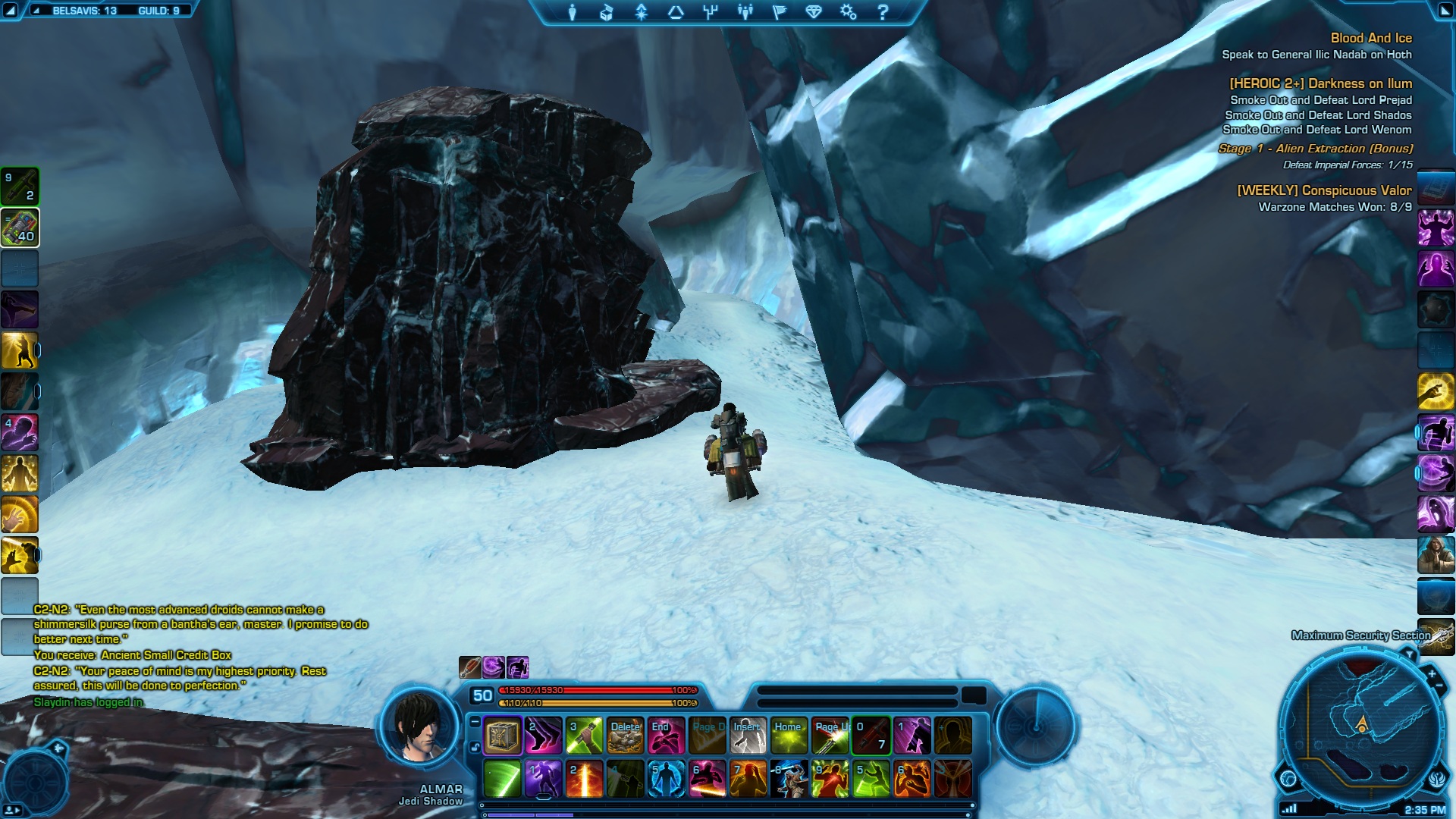
Task: Open the character sheet icon in top menu
Action: 573,12
